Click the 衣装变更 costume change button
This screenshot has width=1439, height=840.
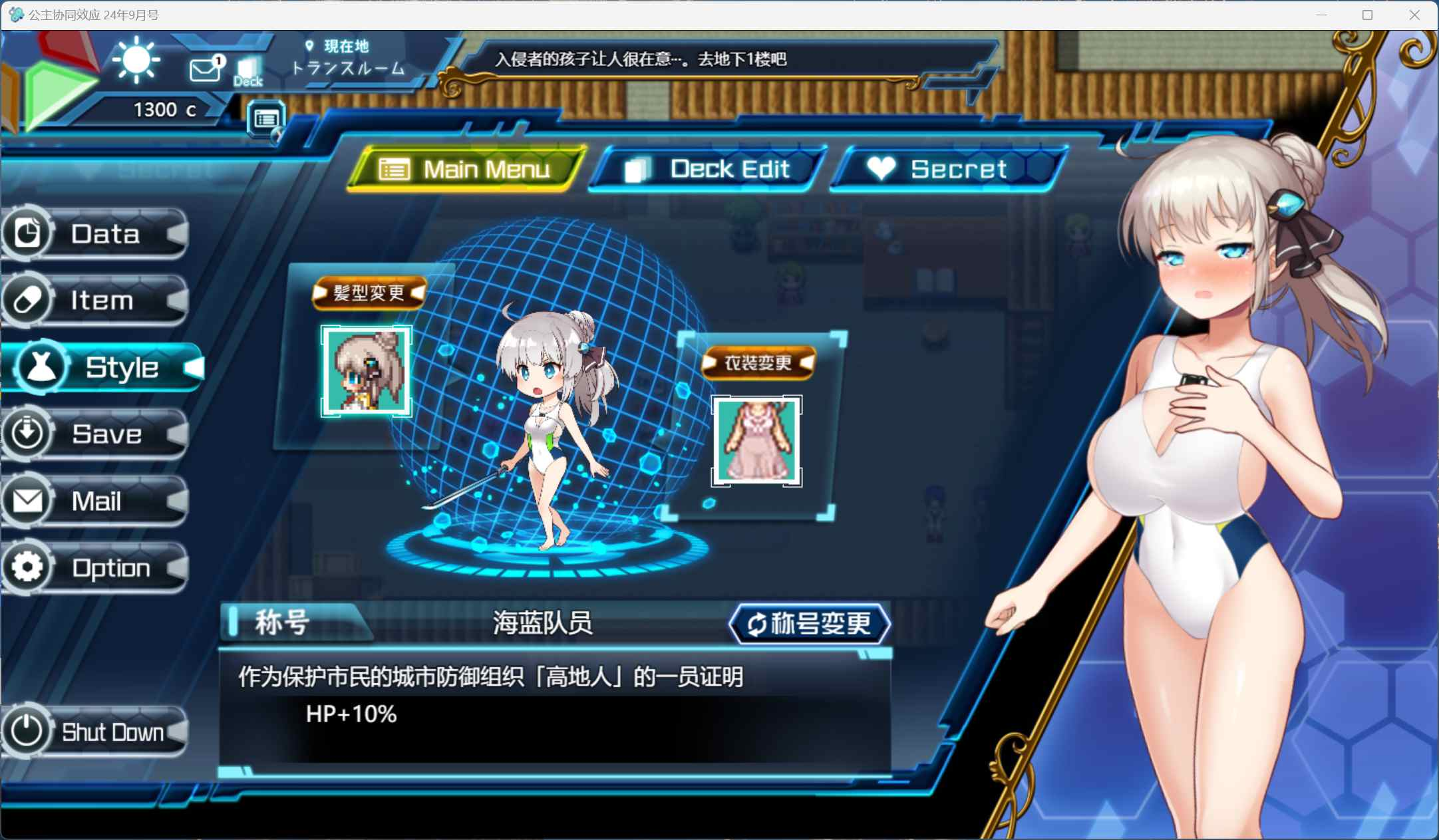click(x=758, y=363)
